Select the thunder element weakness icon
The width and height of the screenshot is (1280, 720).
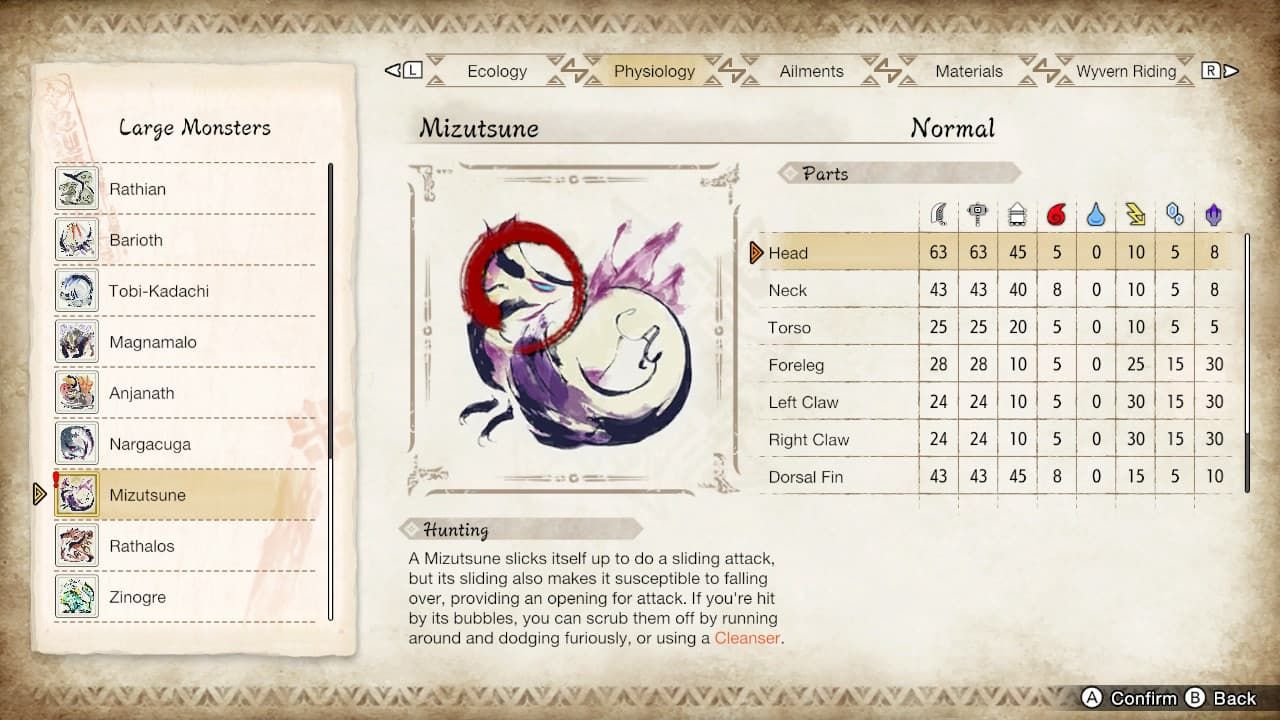coord(1135,213)
